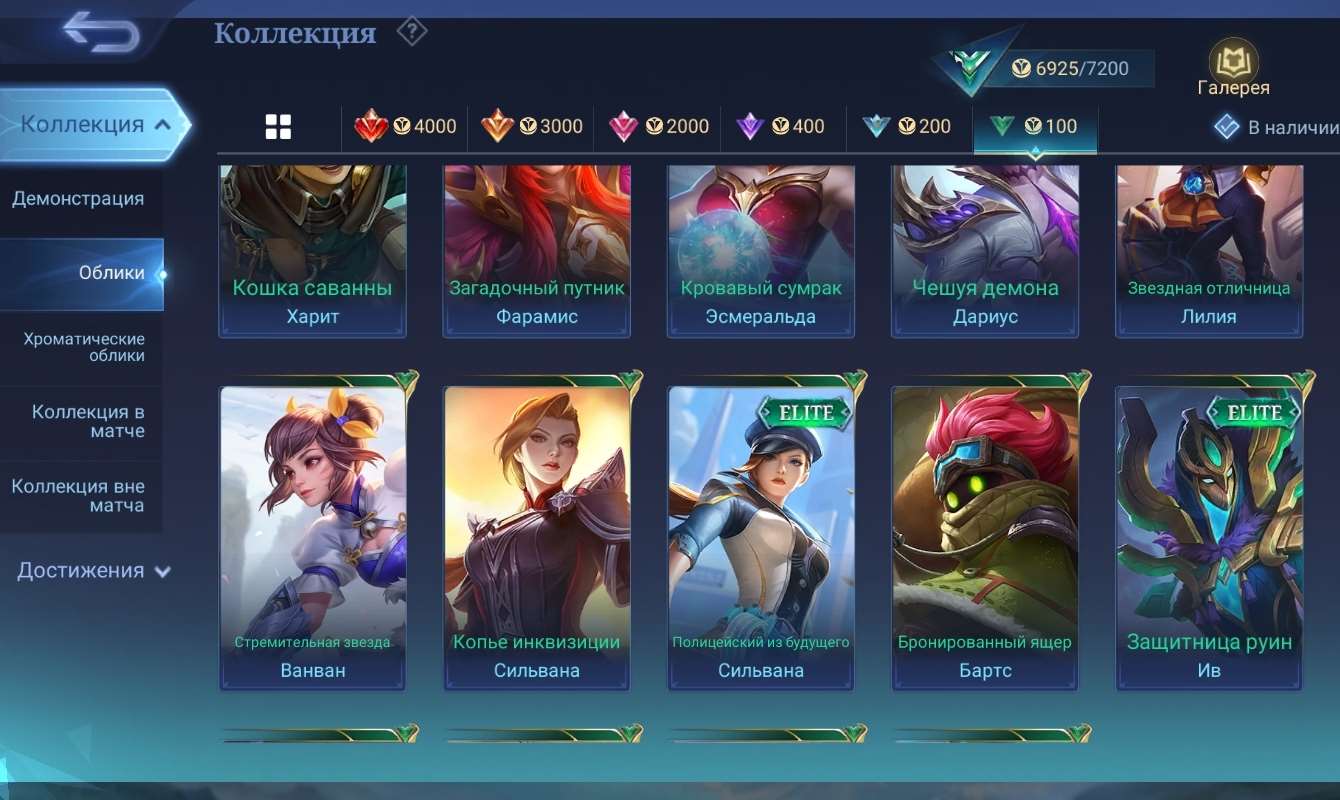Enable the 2000-token tier filter
The height and width of the screenshot is (800, 1340).
[658, 126]
